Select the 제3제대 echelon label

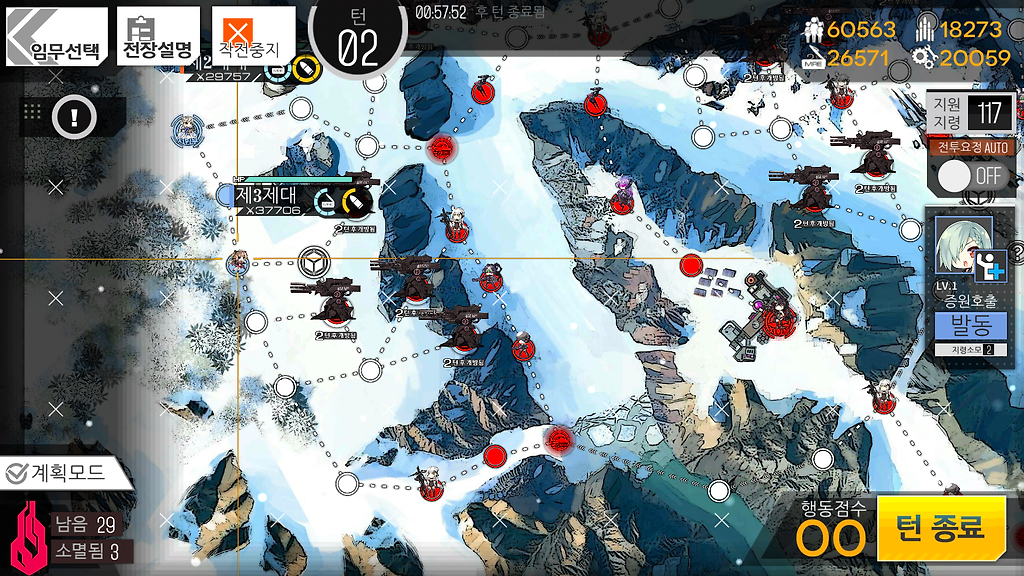(267, 195)
